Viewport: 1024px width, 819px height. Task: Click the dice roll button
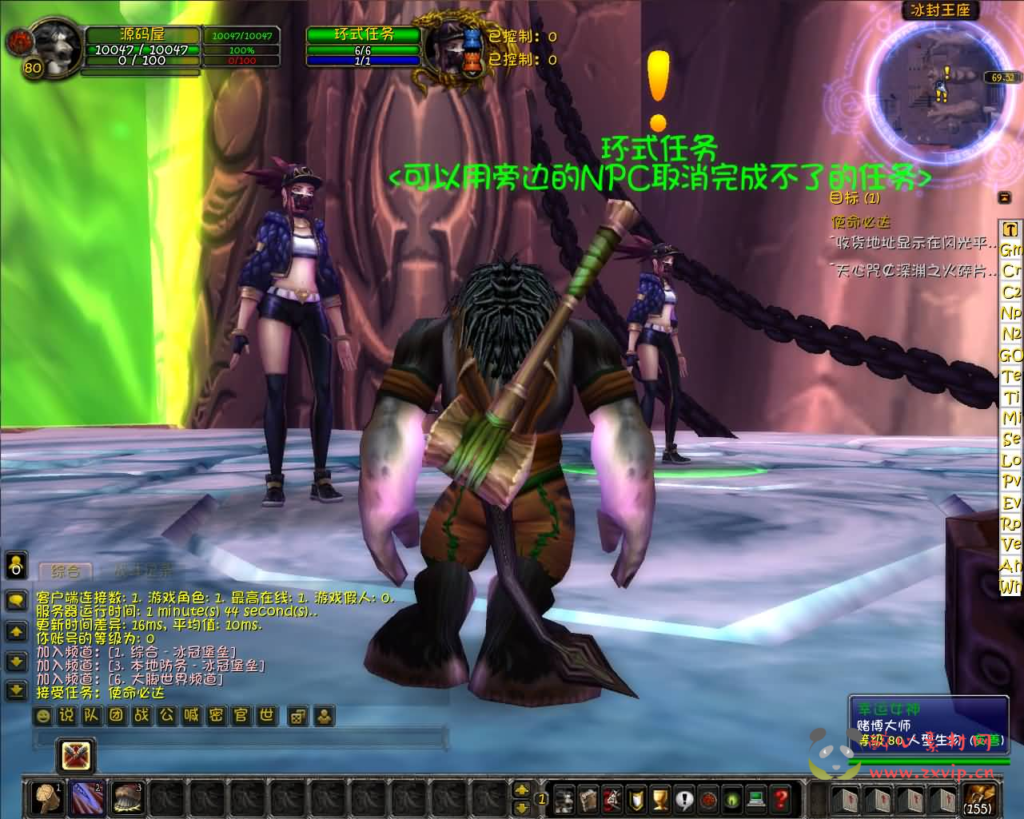(x=298, y=716)
